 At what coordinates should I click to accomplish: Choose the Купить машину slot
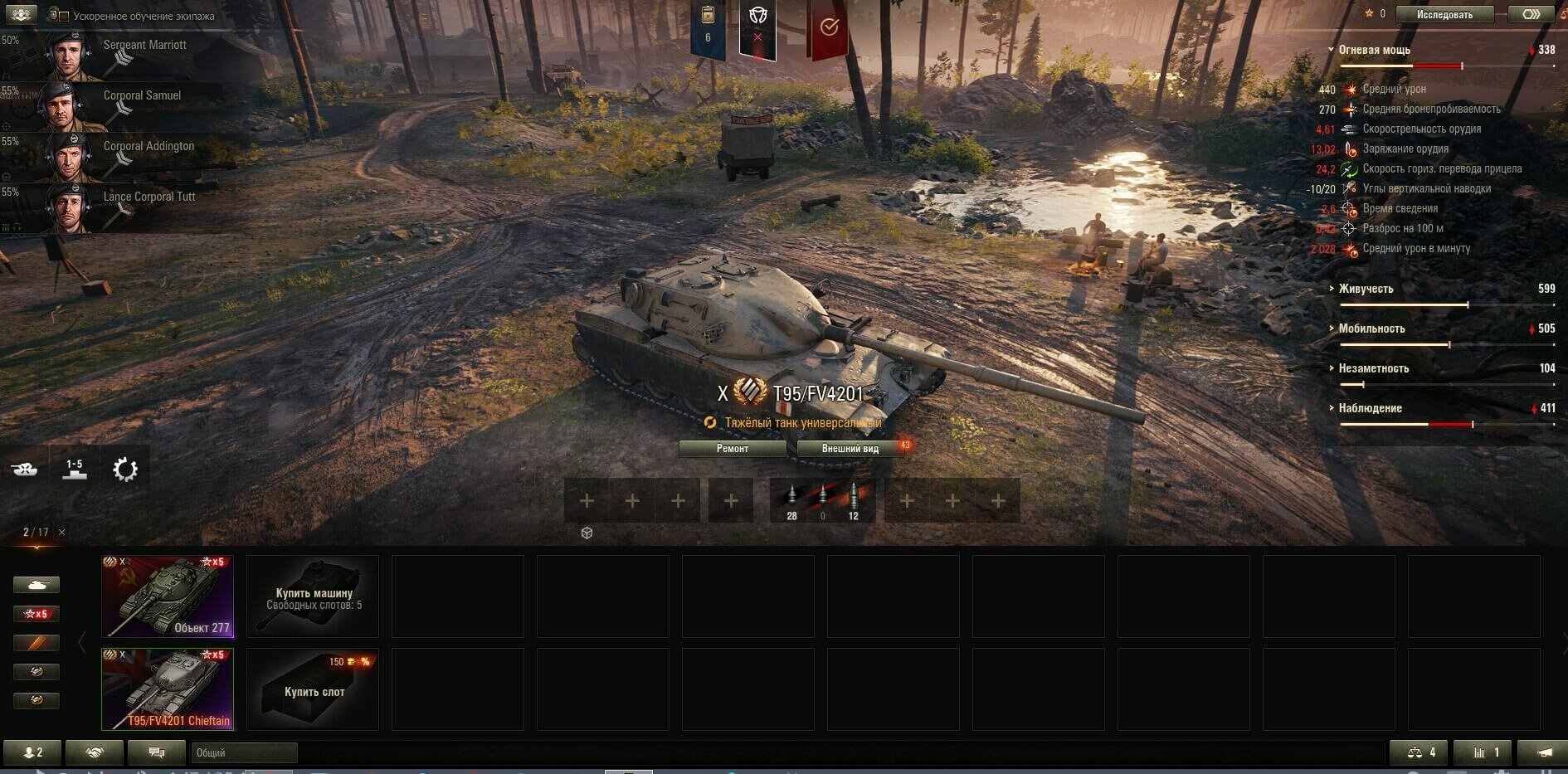tap(313, 596)
